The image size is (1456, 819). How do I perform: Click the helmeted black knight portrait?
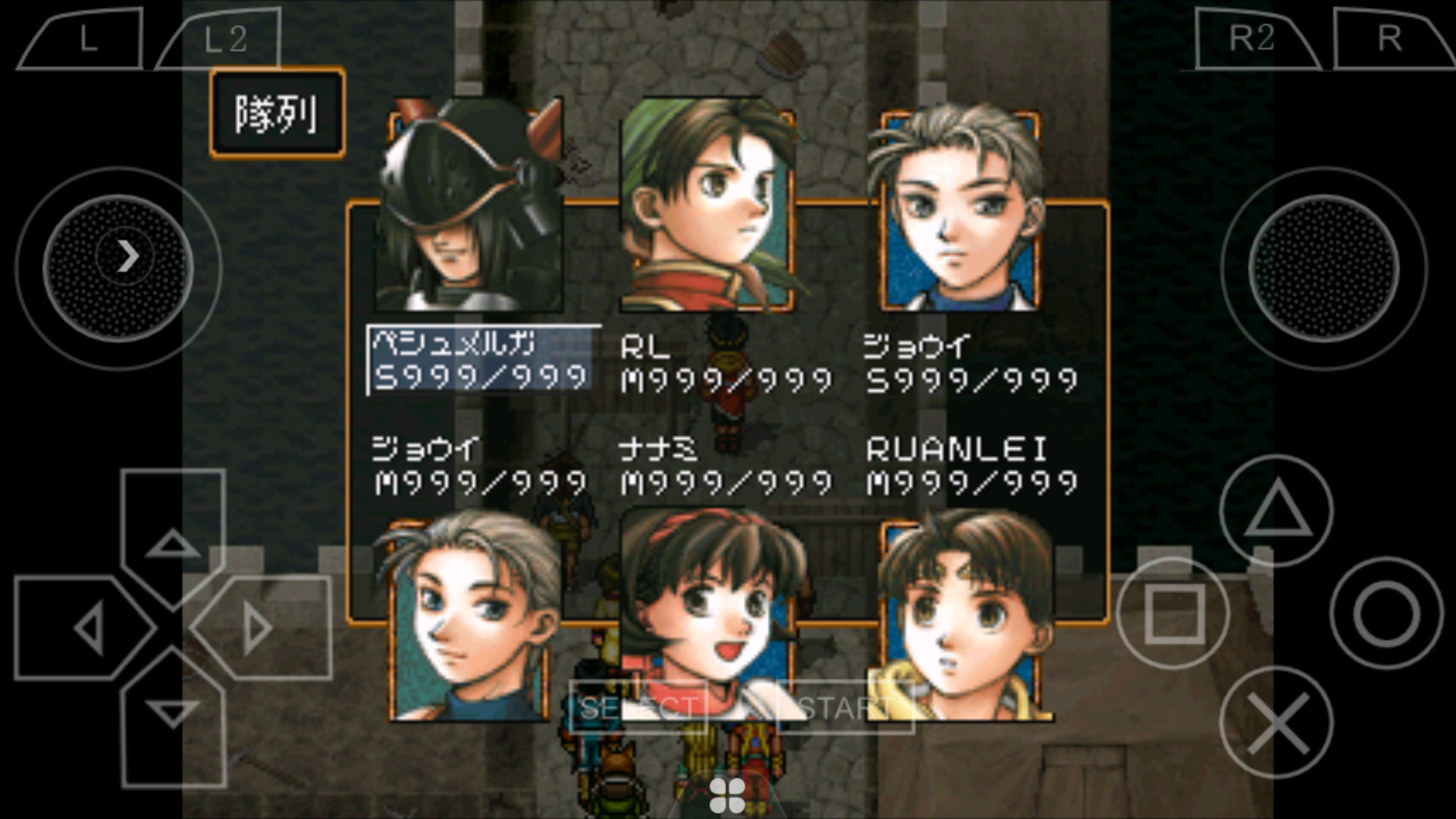(x=470, y=205)
